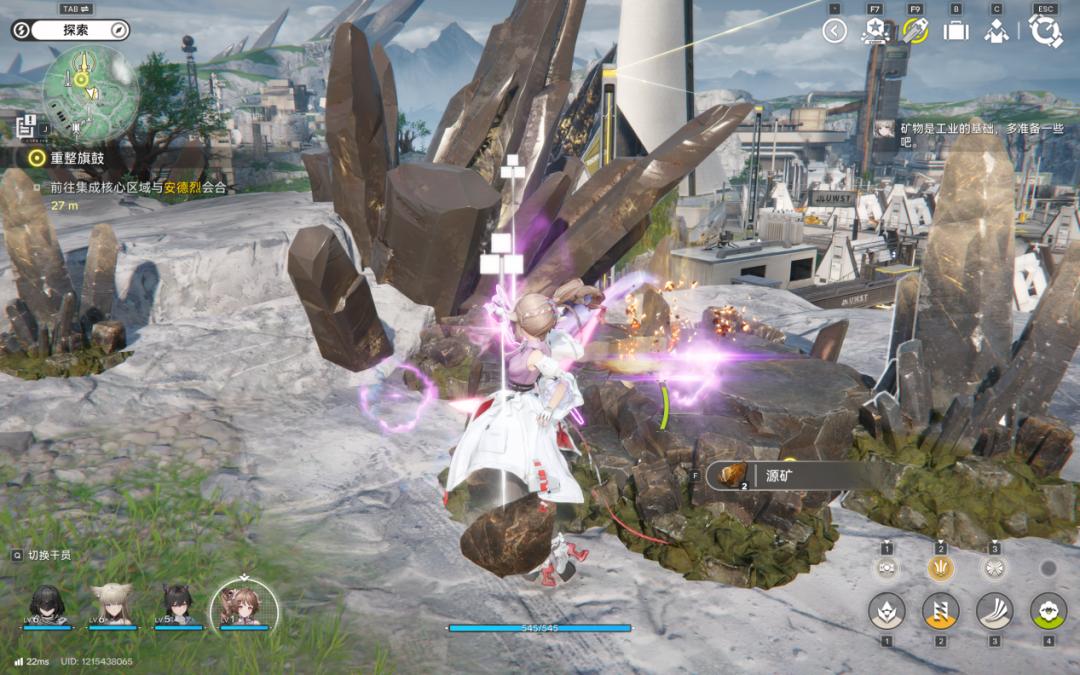Image resolution: width=1080 pixels, height=675 pixels.
Task: Click the yellow-ringed ticket icon
Action: click(915, 31)
